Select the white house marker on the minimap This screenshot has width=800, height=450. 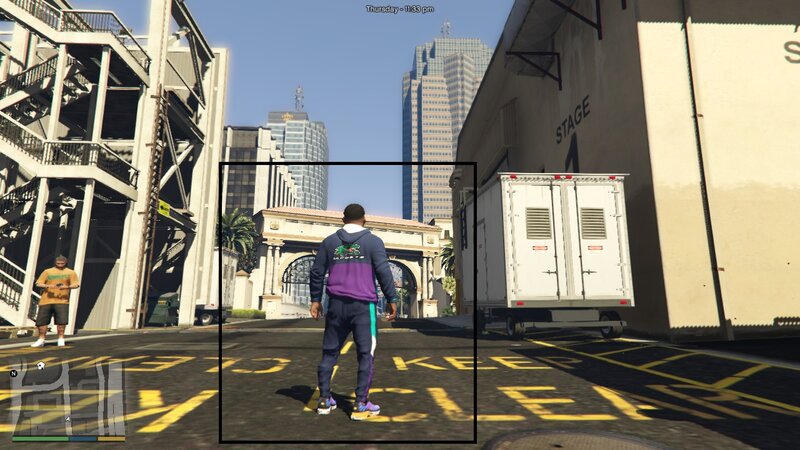(40, 367)
